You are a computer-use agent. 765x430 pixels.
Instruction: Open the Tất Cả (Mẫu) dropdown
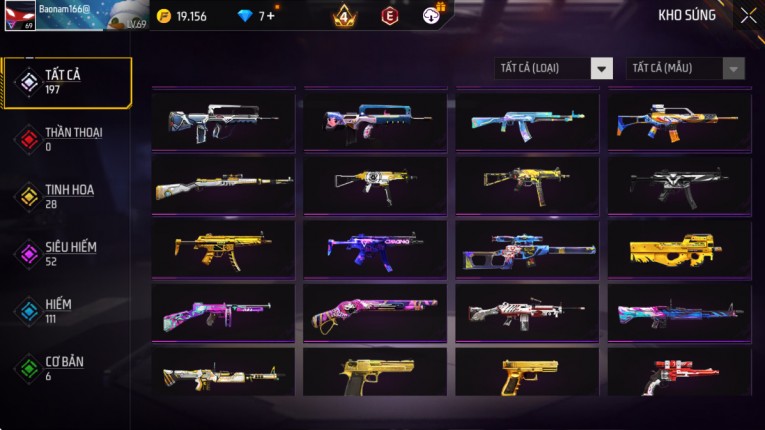(685, 68)
